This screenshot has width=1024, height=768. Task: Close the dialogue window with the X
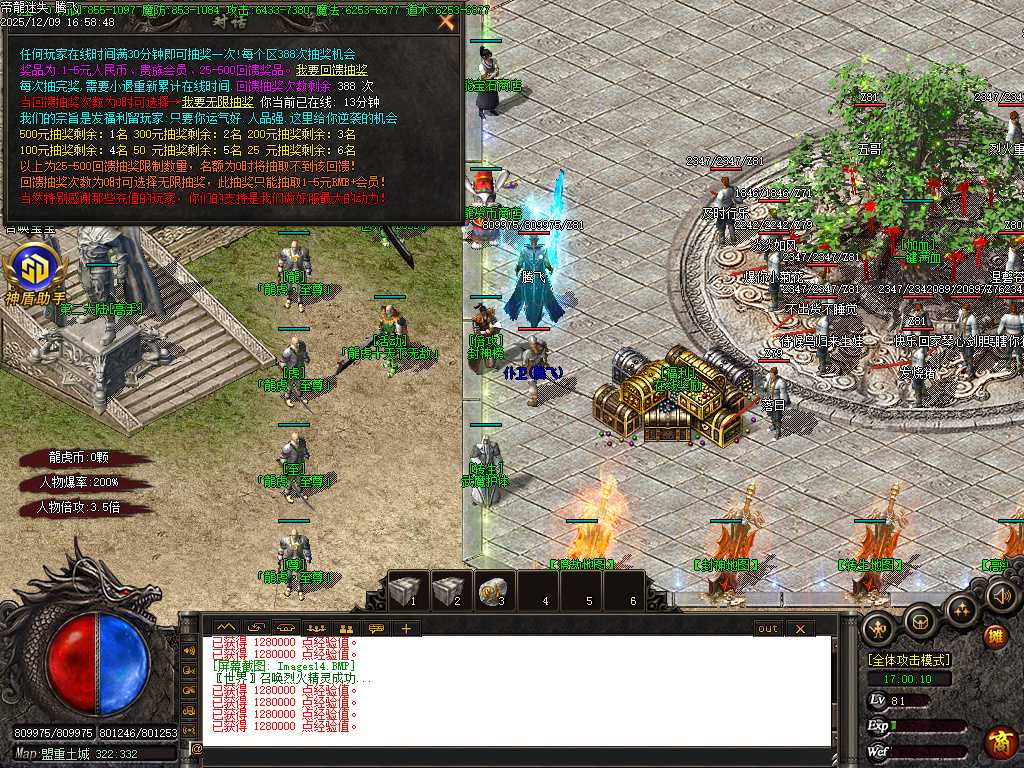tap(446, 21)
